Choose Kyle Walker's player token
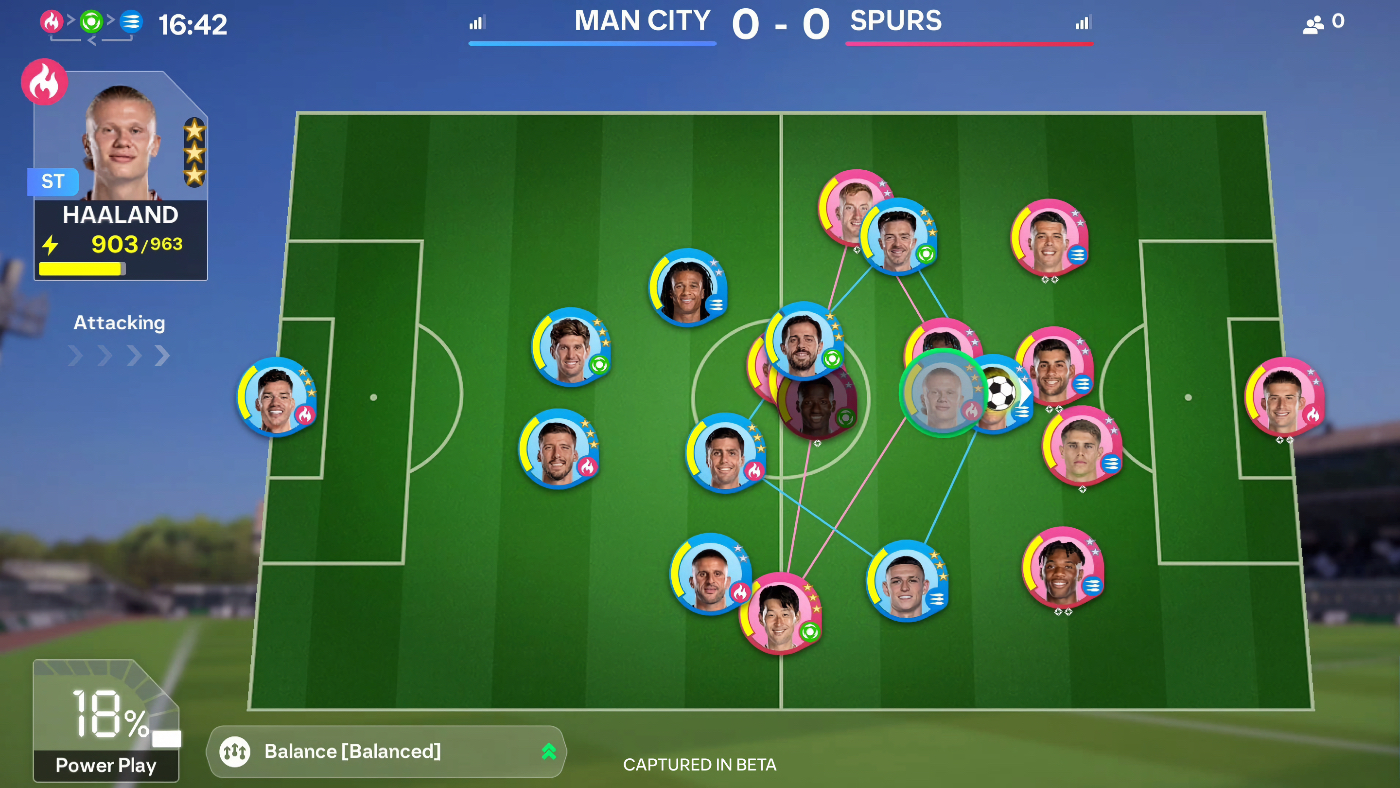Image resolution: width=1400 pixels, height=788 pixels. tap(708, 573)
